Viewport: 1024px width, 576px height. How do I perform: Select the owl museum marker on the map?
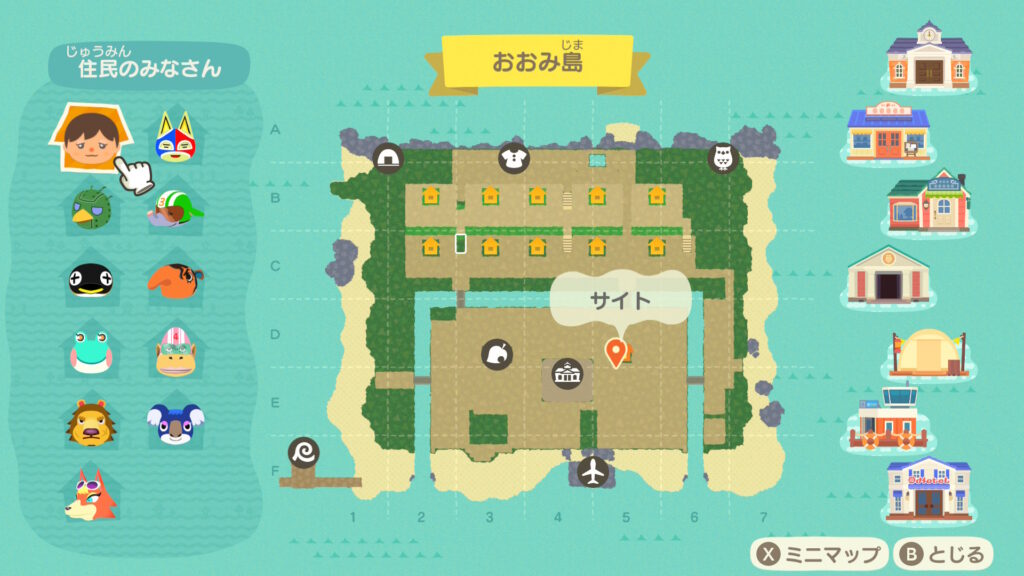pos(722,158)
